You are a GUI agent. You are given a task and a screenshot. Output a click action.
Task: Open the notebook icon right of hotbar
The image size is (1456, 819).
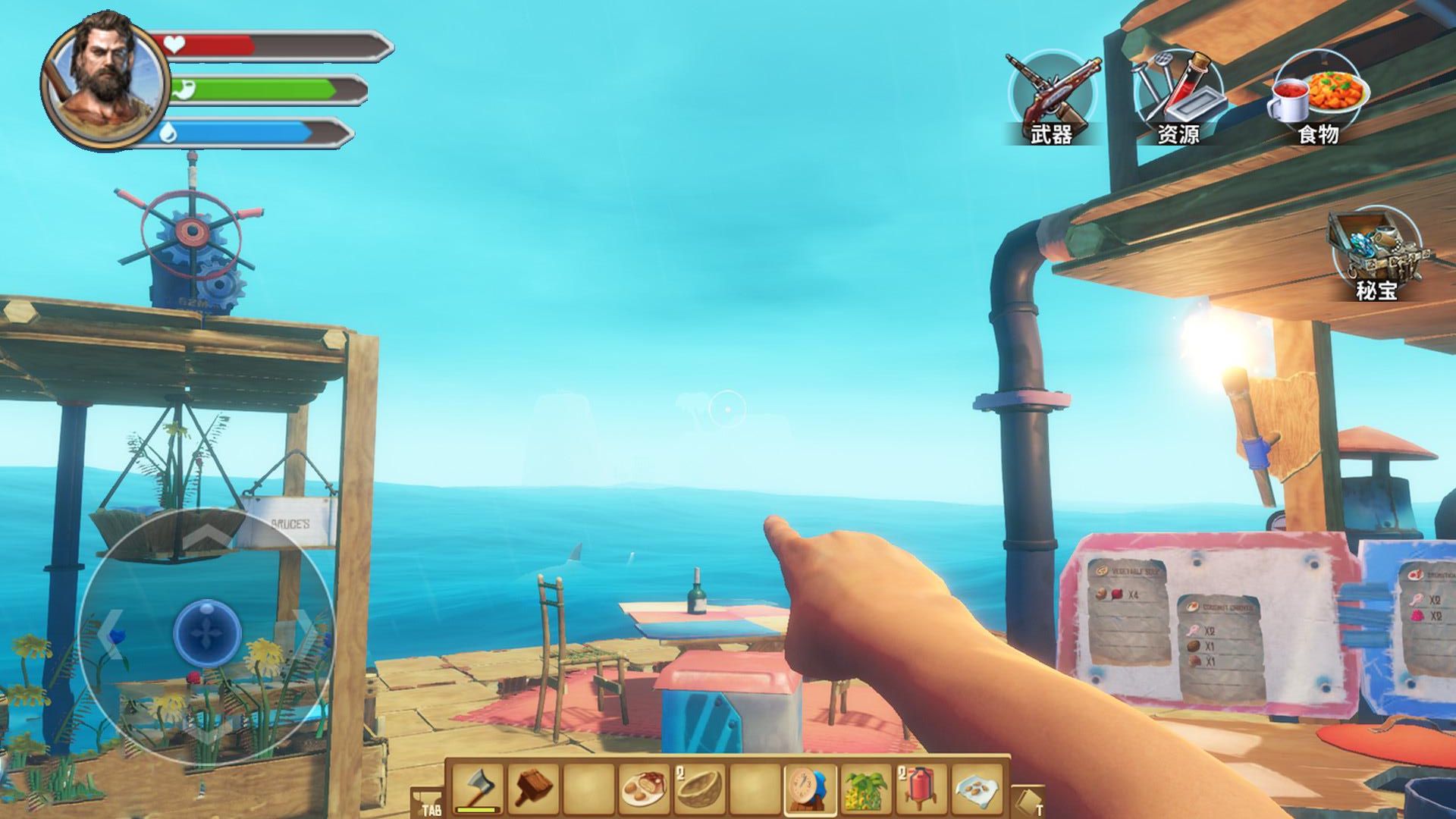coord(1029,801)
